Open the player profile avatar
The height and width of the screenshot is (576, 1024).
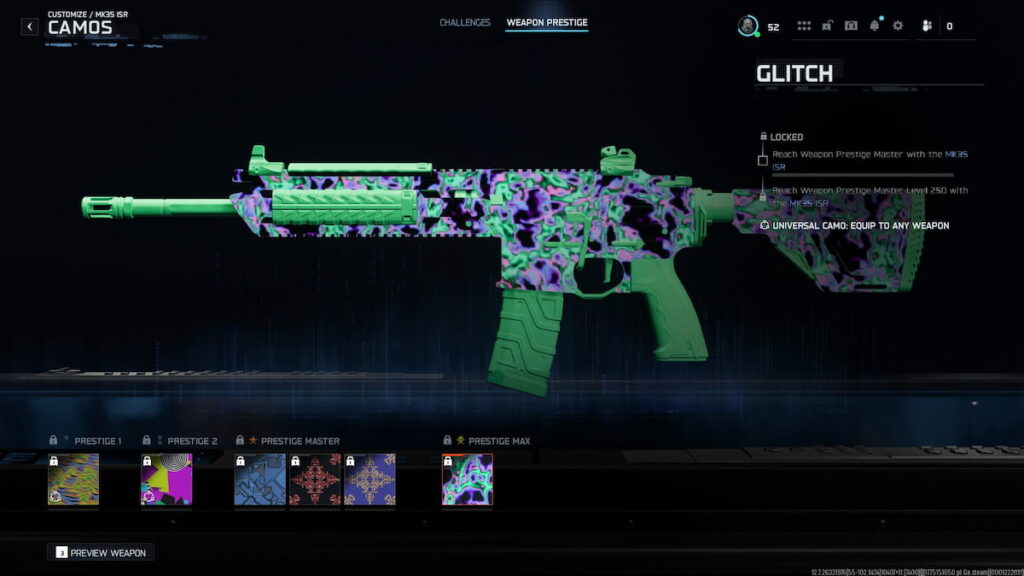pyautogui.click(x=747, y=26)
